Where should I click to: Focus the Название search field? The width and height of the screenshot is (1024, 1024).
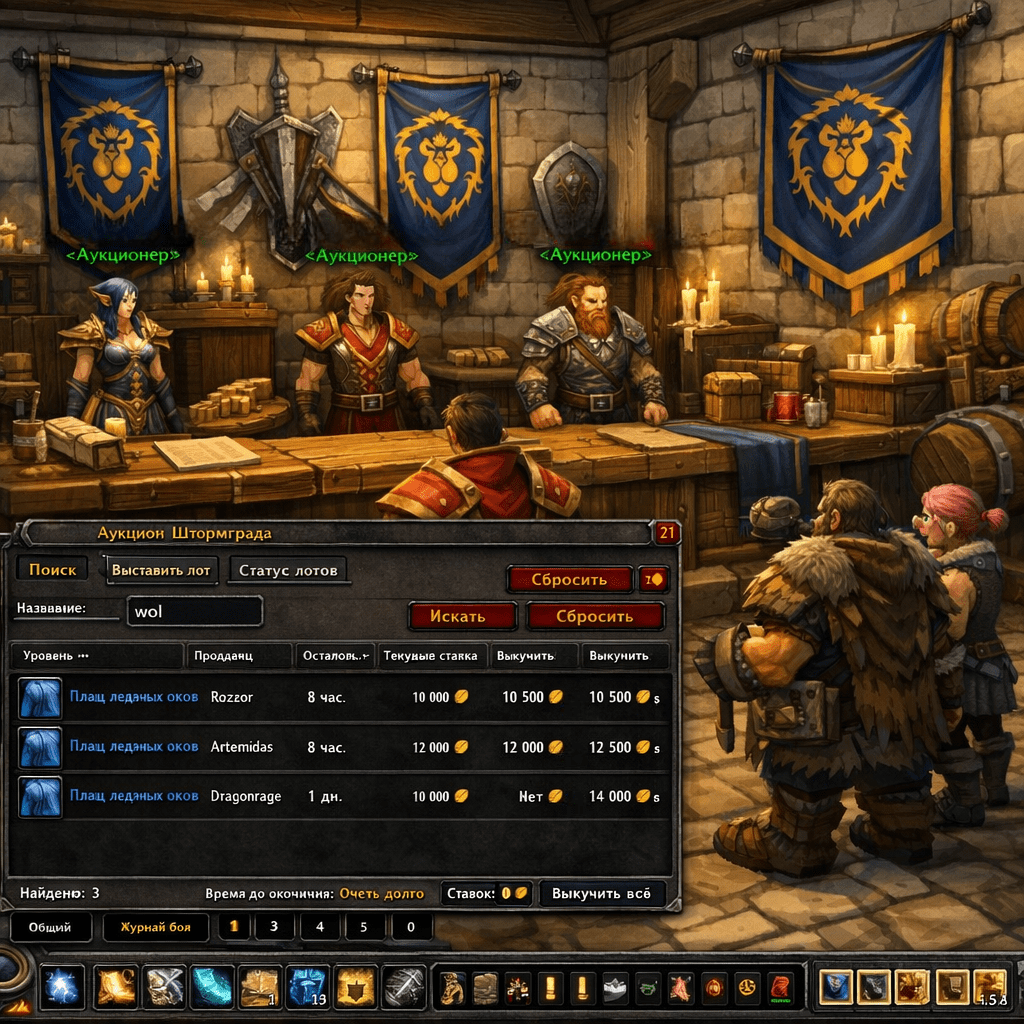click(x=194, y=611)
